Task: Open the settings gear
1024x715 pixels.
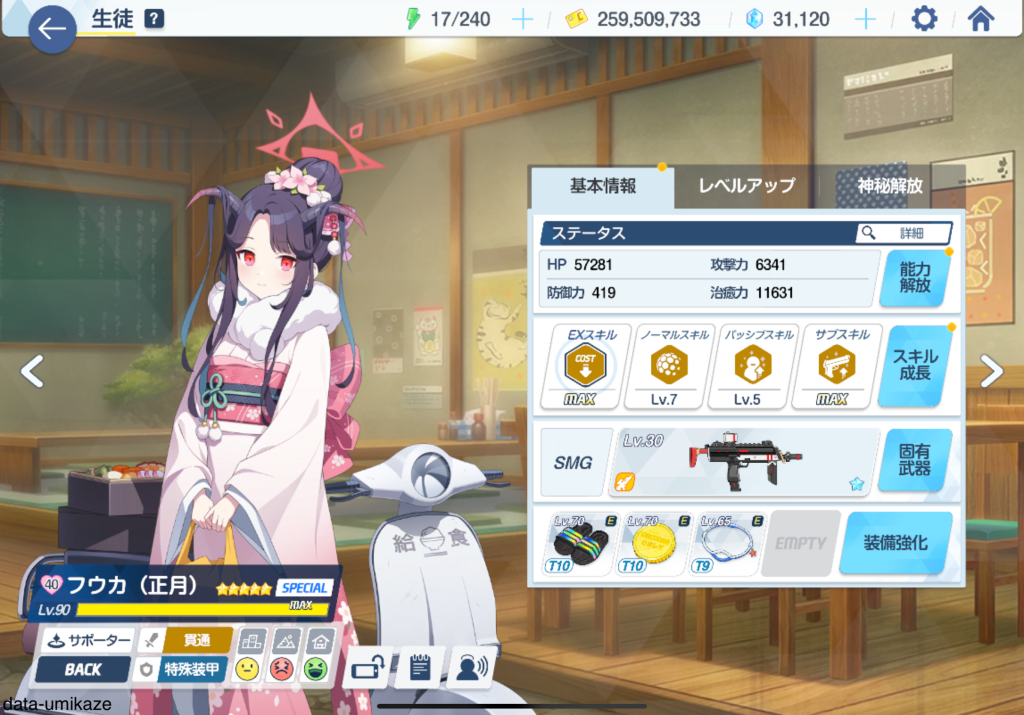Action: click(924, 19)
